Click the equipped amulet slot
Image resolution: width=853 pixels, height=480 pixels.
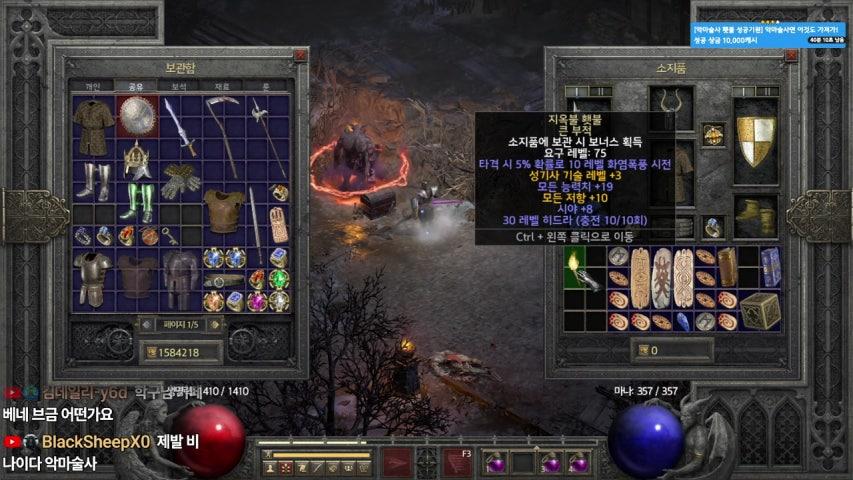[713, 133]
